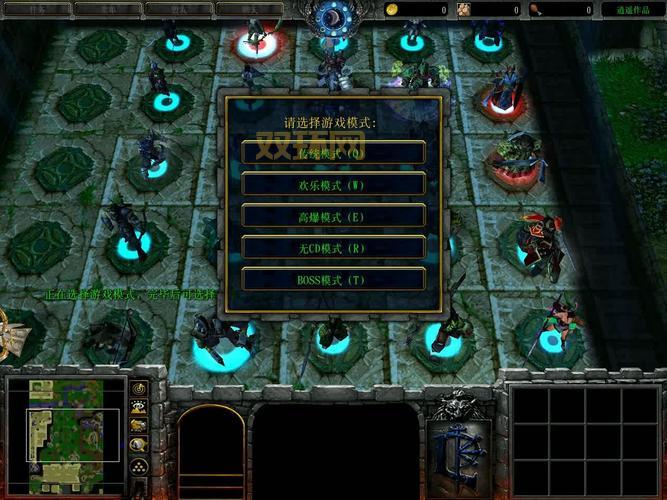The image size is (667, 500).
Task: Select the 欢乐模式 (W) option
Action: click(333, 184)
